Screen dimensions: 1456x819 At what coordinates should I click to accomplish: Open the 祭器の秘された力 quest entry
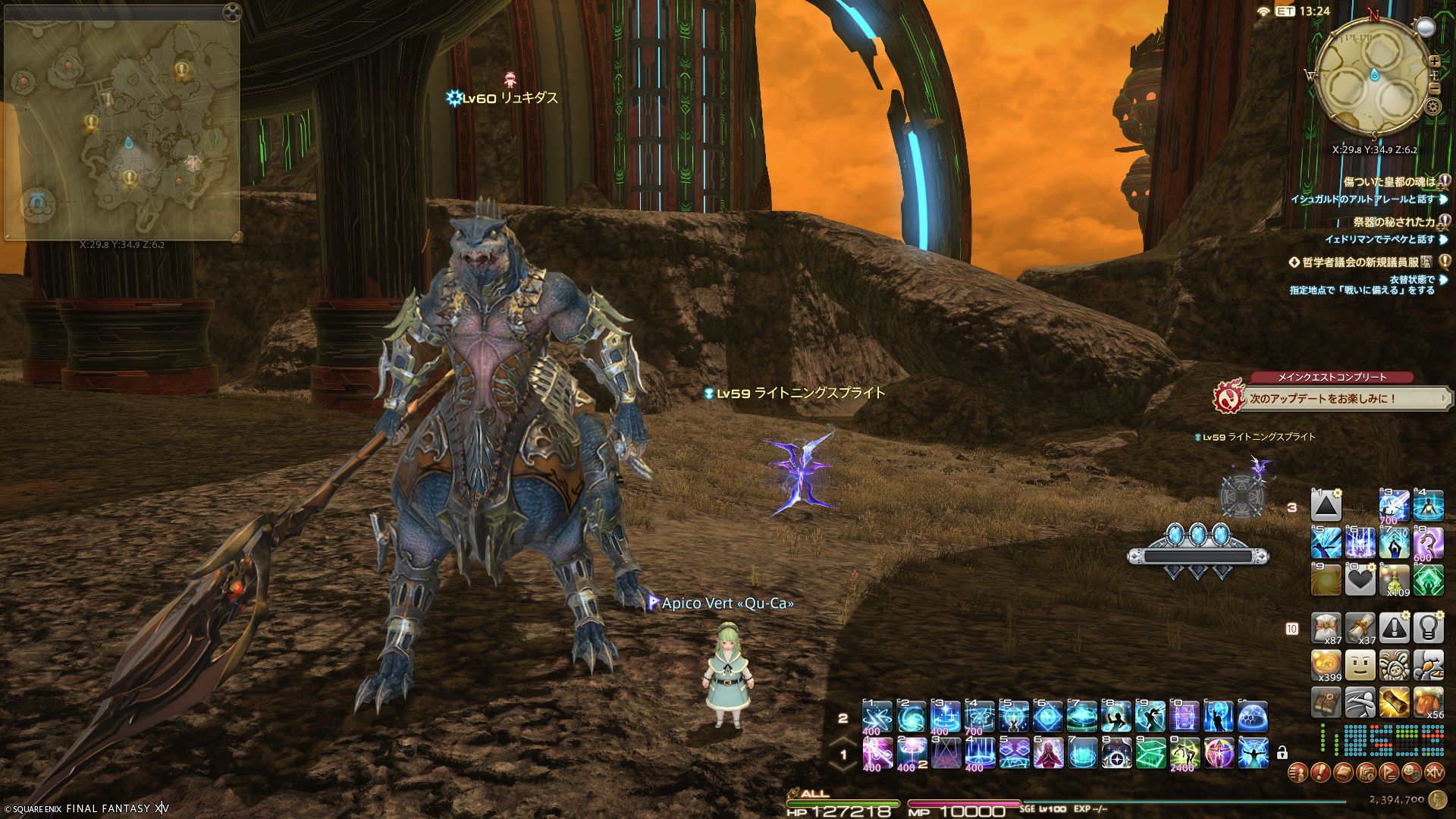tap(1394, 222)
